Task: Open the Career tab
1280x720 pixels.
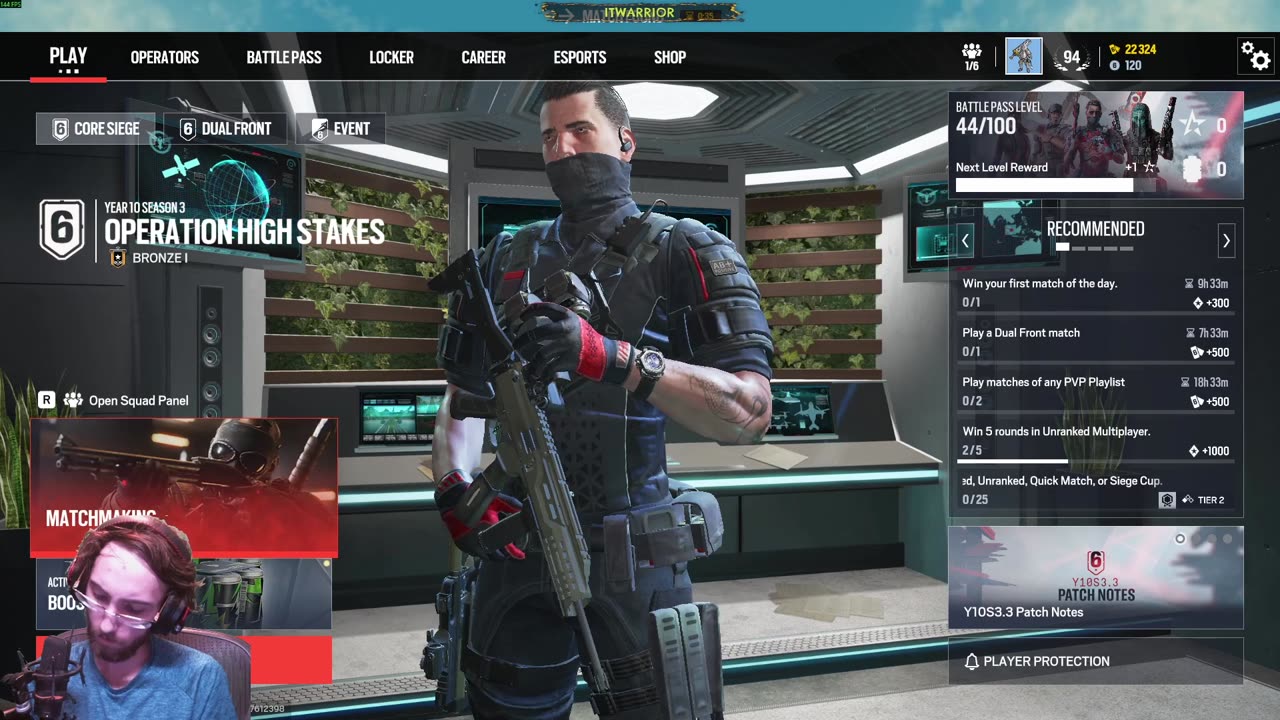Action: click(x=483, y=57)
